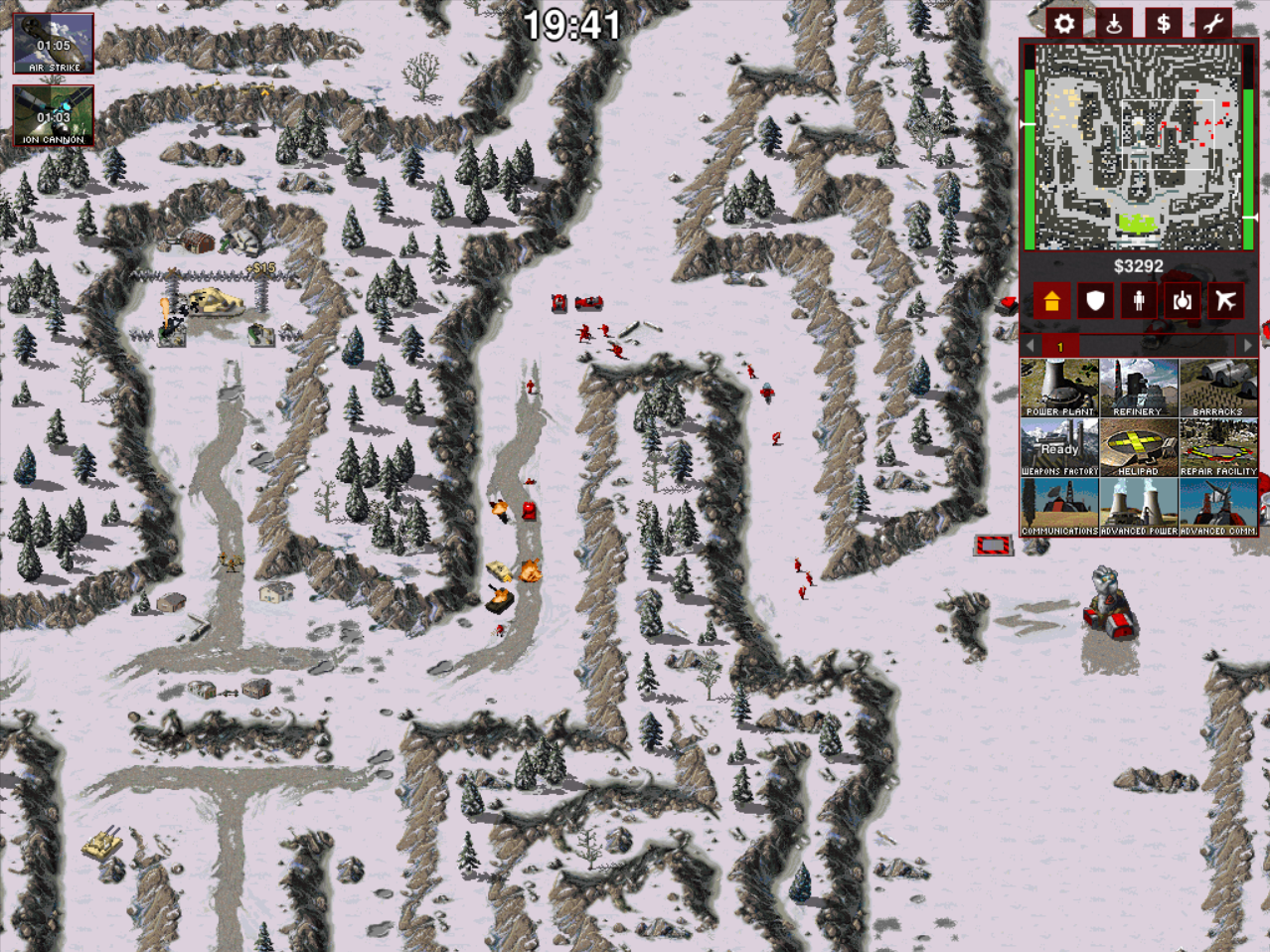The height and width of the screenshot is (952, 1270).
Task: Activate the wrench repair mode
Action: pyautogui.click(x=1212, y=23)
